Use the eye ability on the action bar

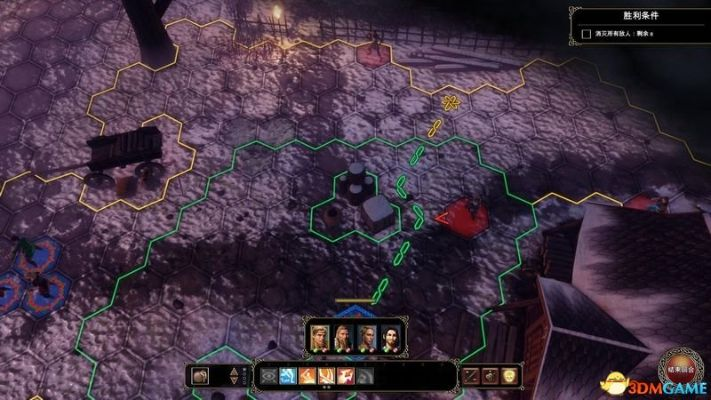(x=267, y=376)
